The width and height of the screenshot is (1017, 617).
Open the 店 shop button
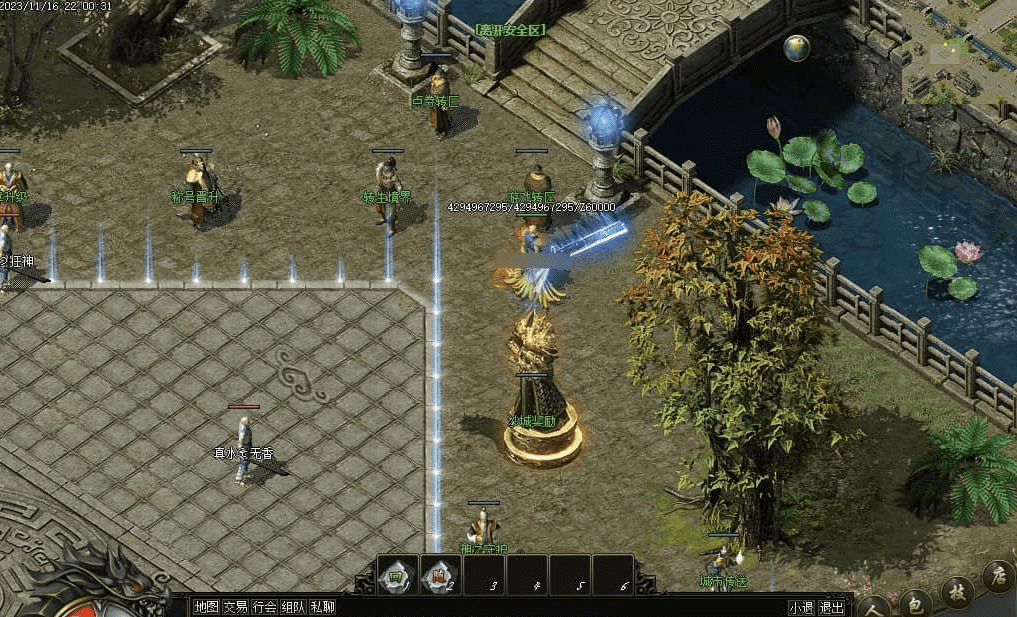(998, 575)
